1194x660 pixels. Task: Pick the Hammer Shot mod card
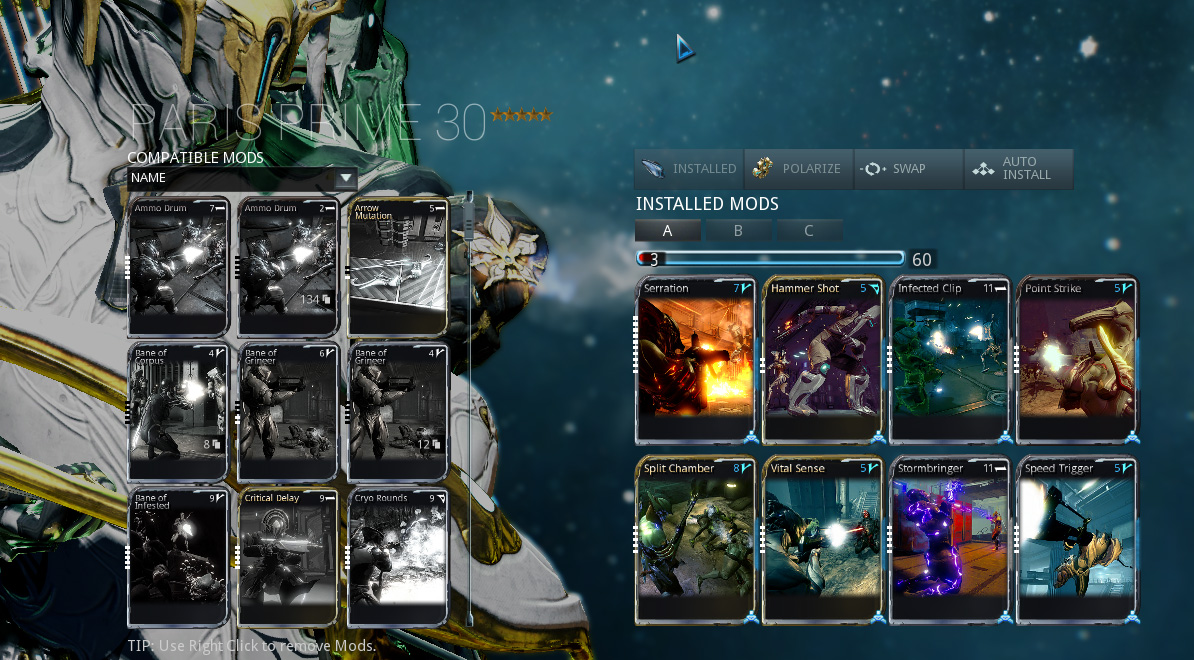823,360
